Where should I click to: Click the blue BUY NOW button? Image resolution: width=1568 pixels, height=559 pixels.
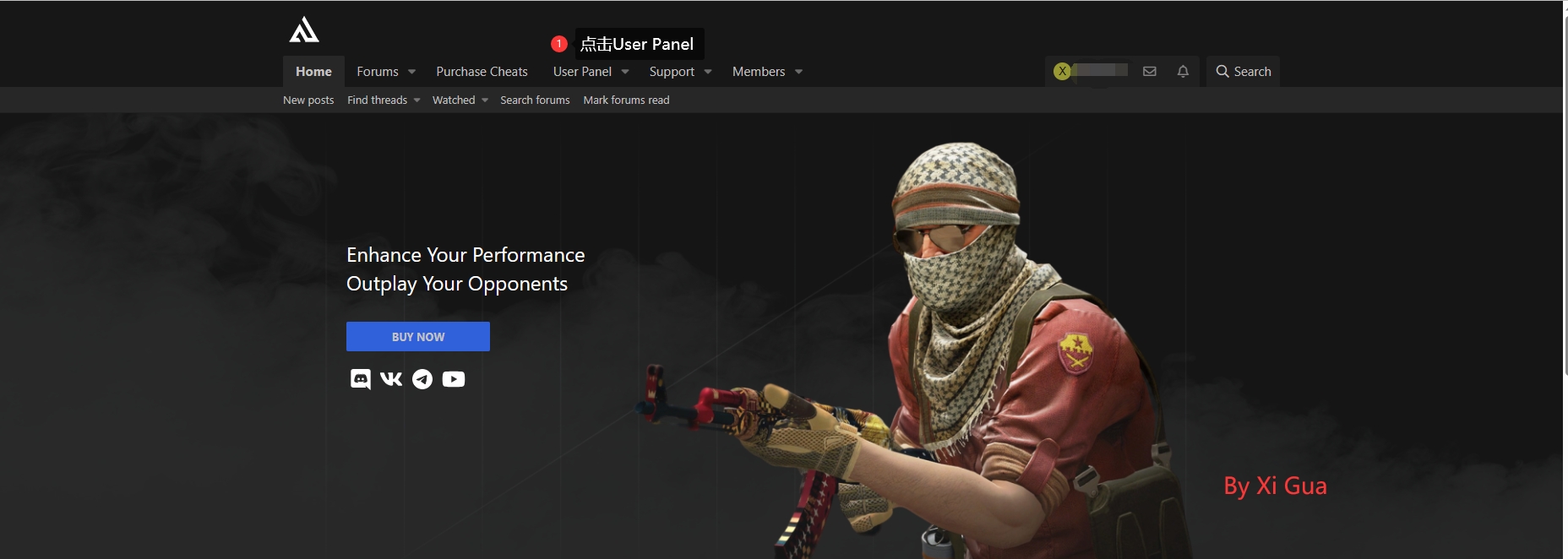point(418,337)
